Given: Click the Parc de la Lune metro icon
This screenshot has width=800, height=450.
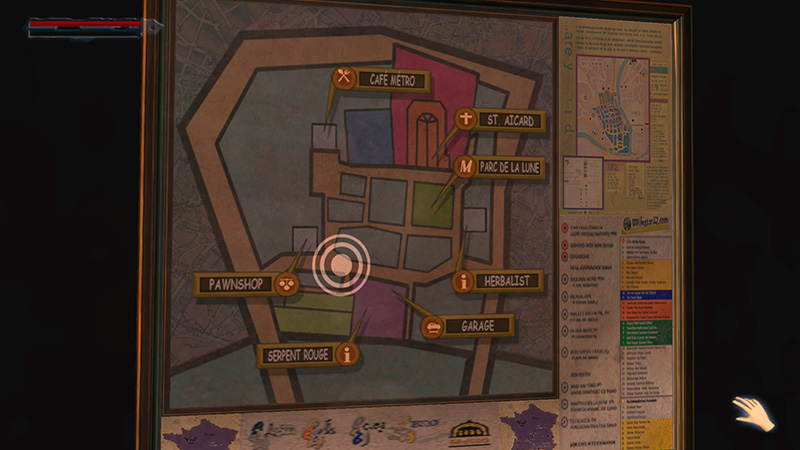Looking at the screenshot, I should click(465, 166).
